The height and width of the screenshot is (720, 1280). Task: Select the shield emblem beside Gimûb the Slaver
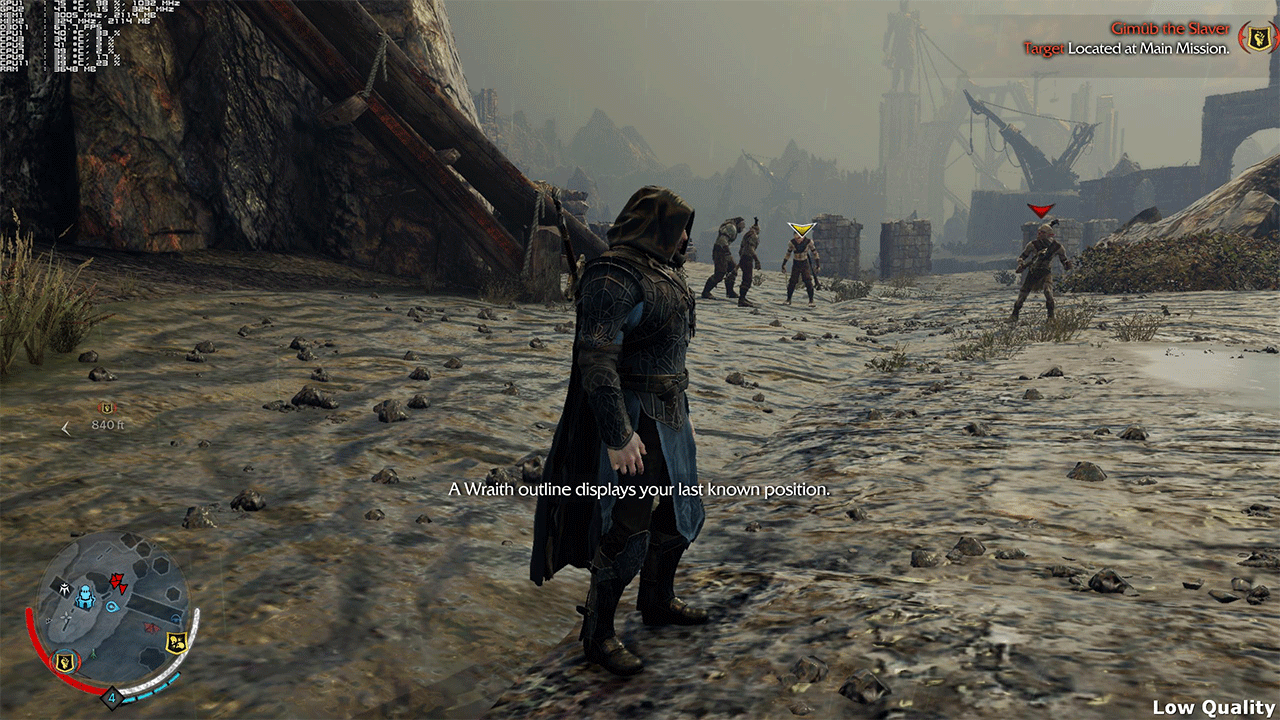1255,38
